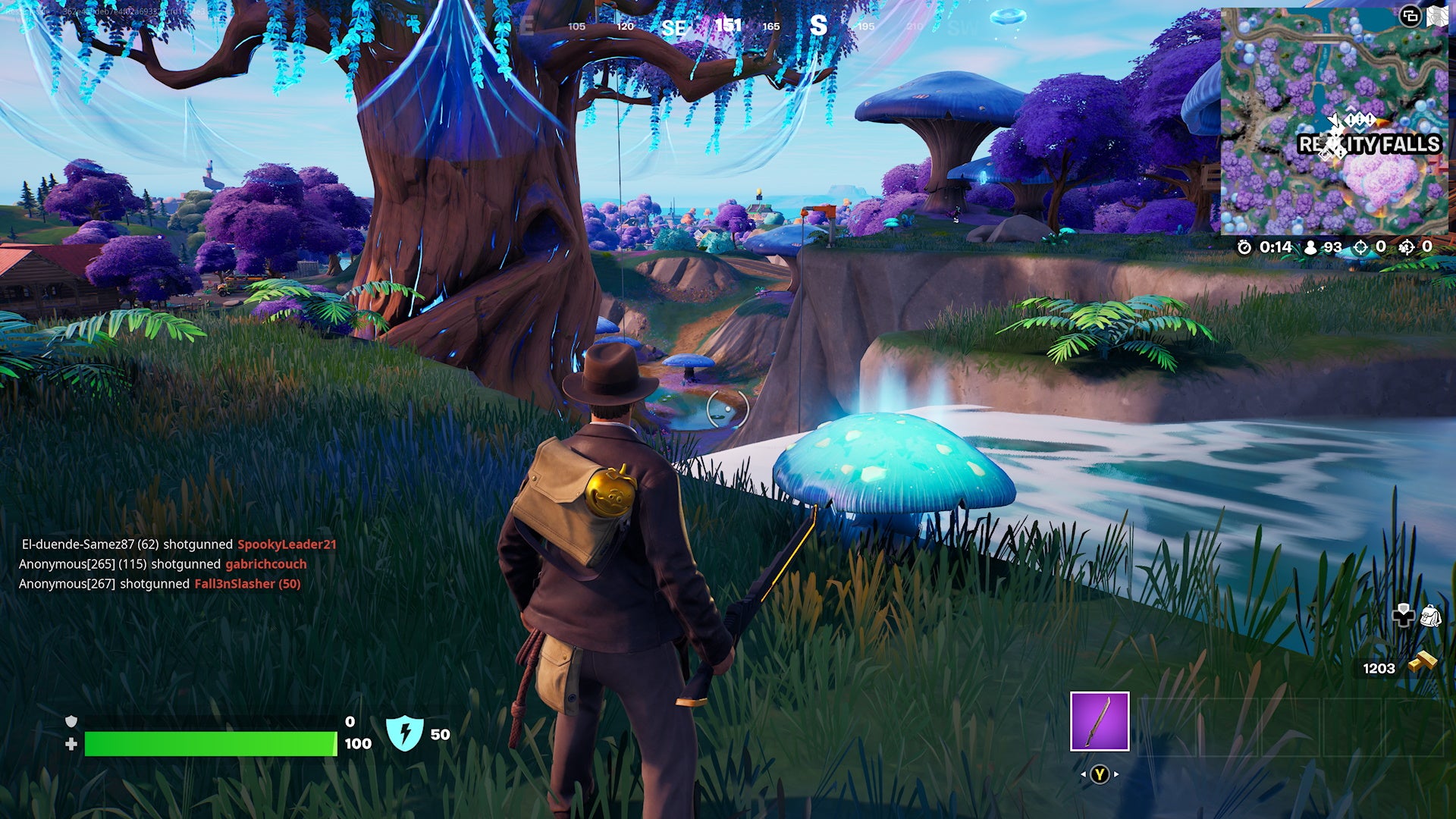Select the players-remaining icon next to 93
The height and width of the screenshot is (819, 1456).
coord(1311,248)
